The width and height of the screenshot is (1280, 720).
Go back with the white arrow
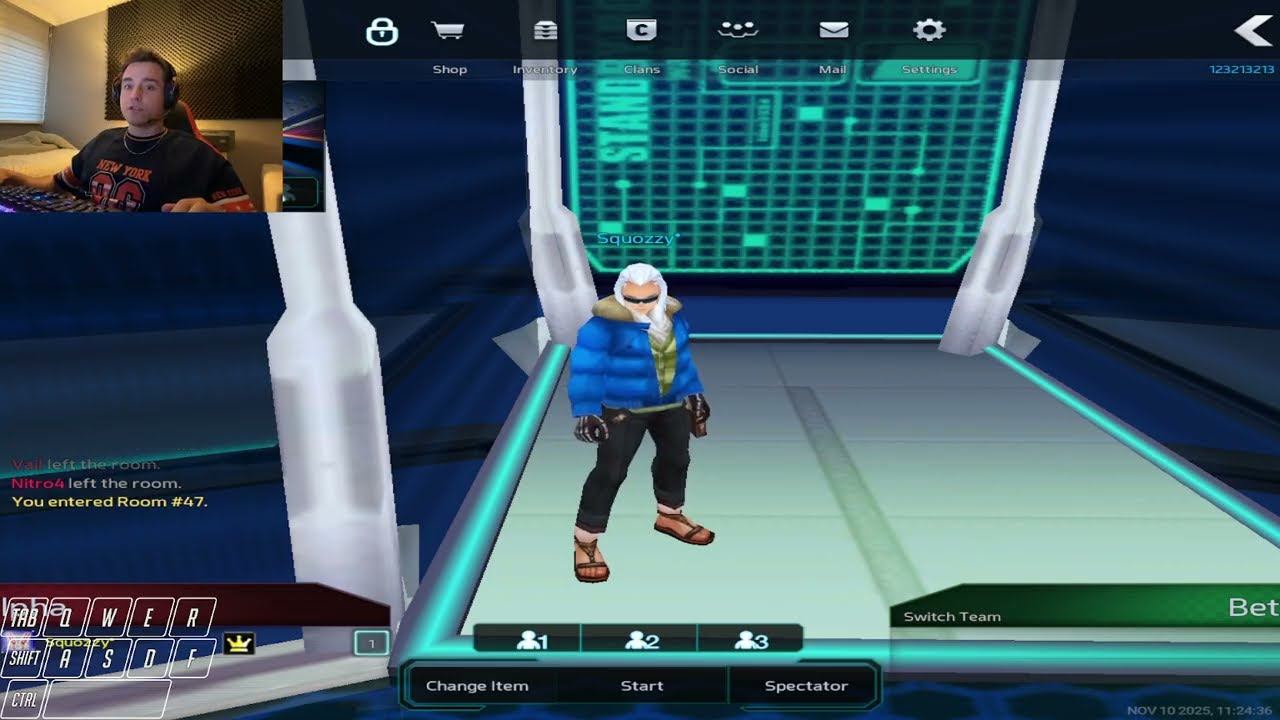pos(1253,31)
